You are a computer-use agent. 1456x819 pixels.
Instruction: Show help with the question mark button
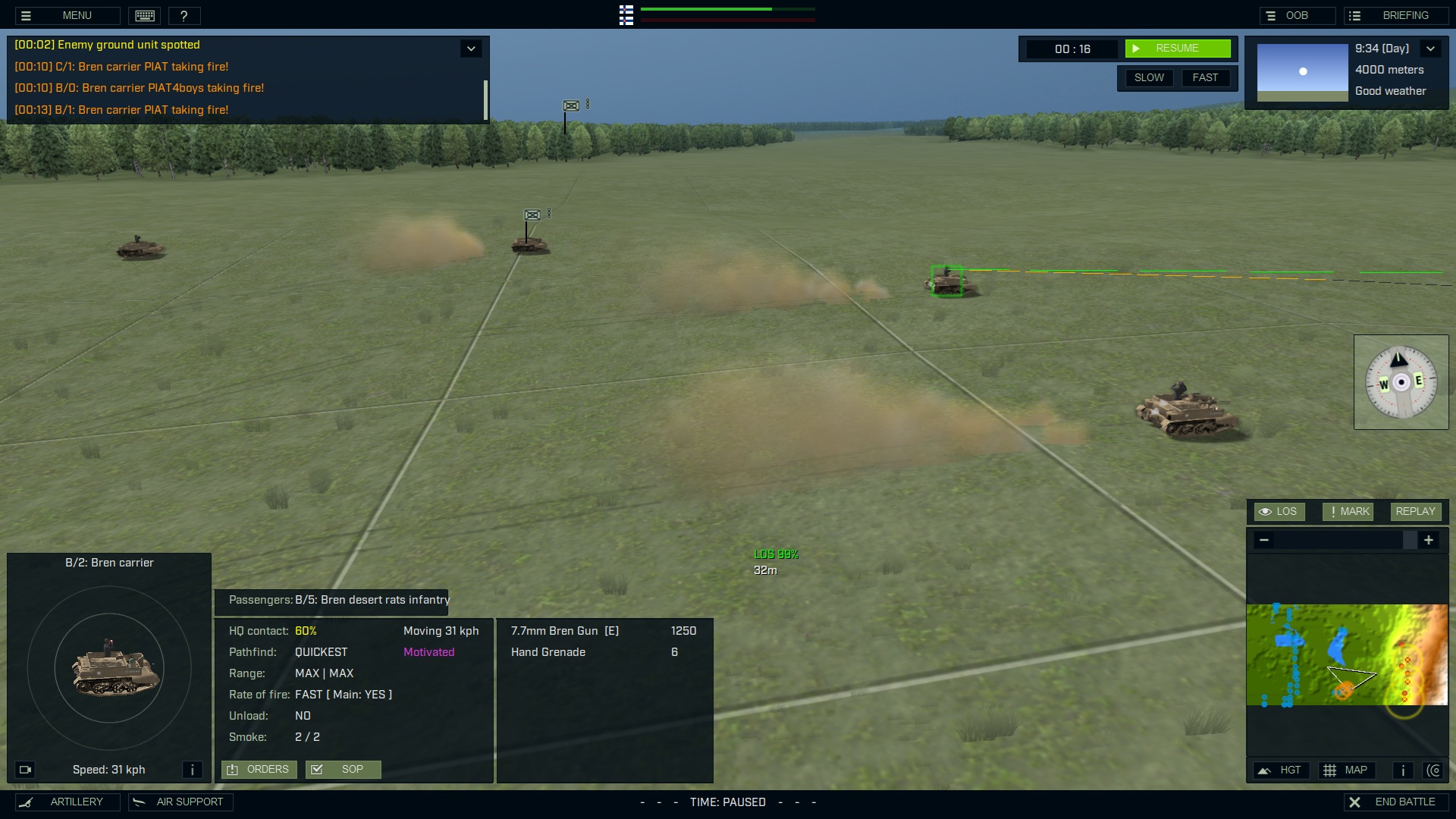[184, 15]
